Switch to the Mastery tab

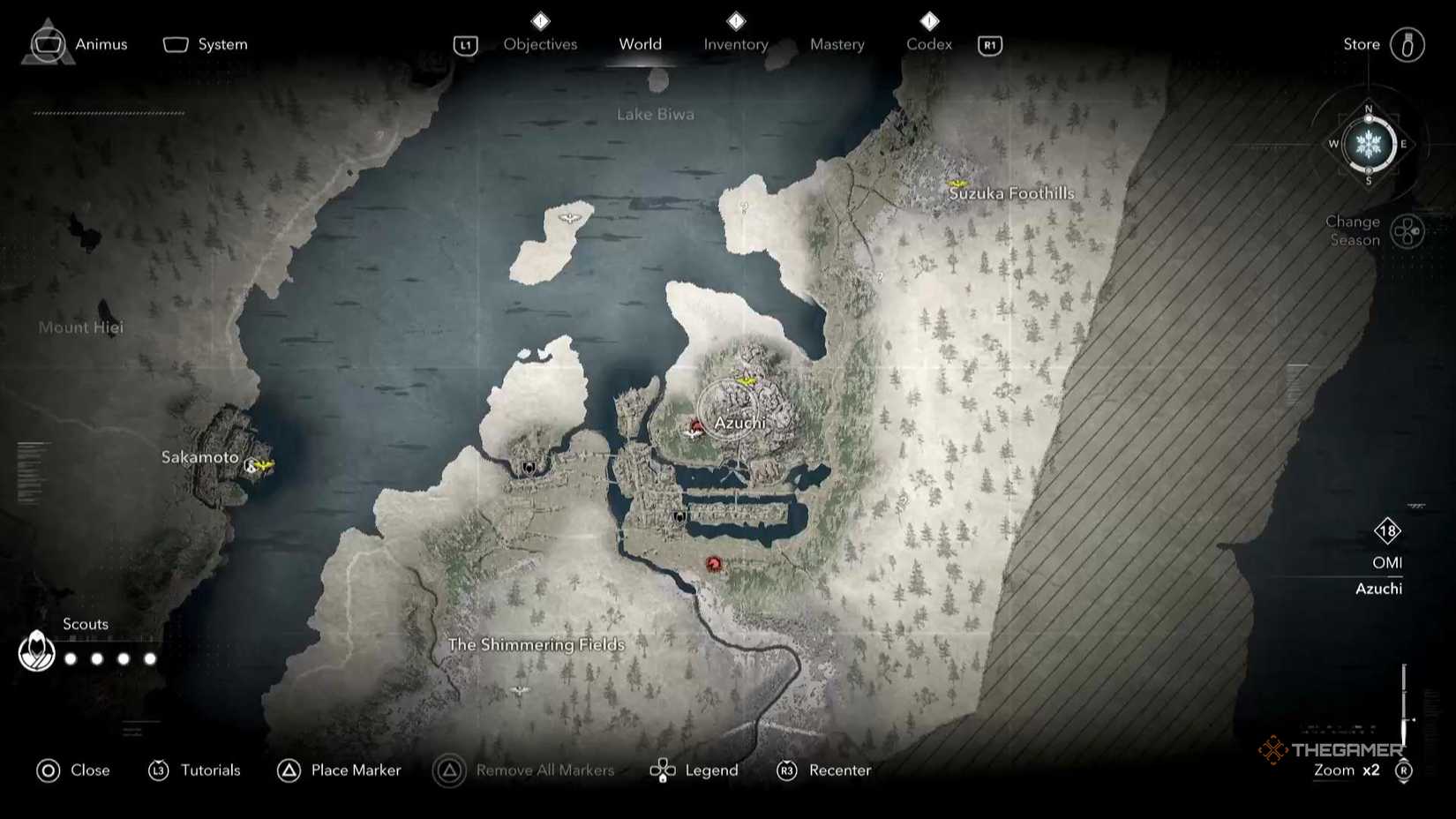837,44
